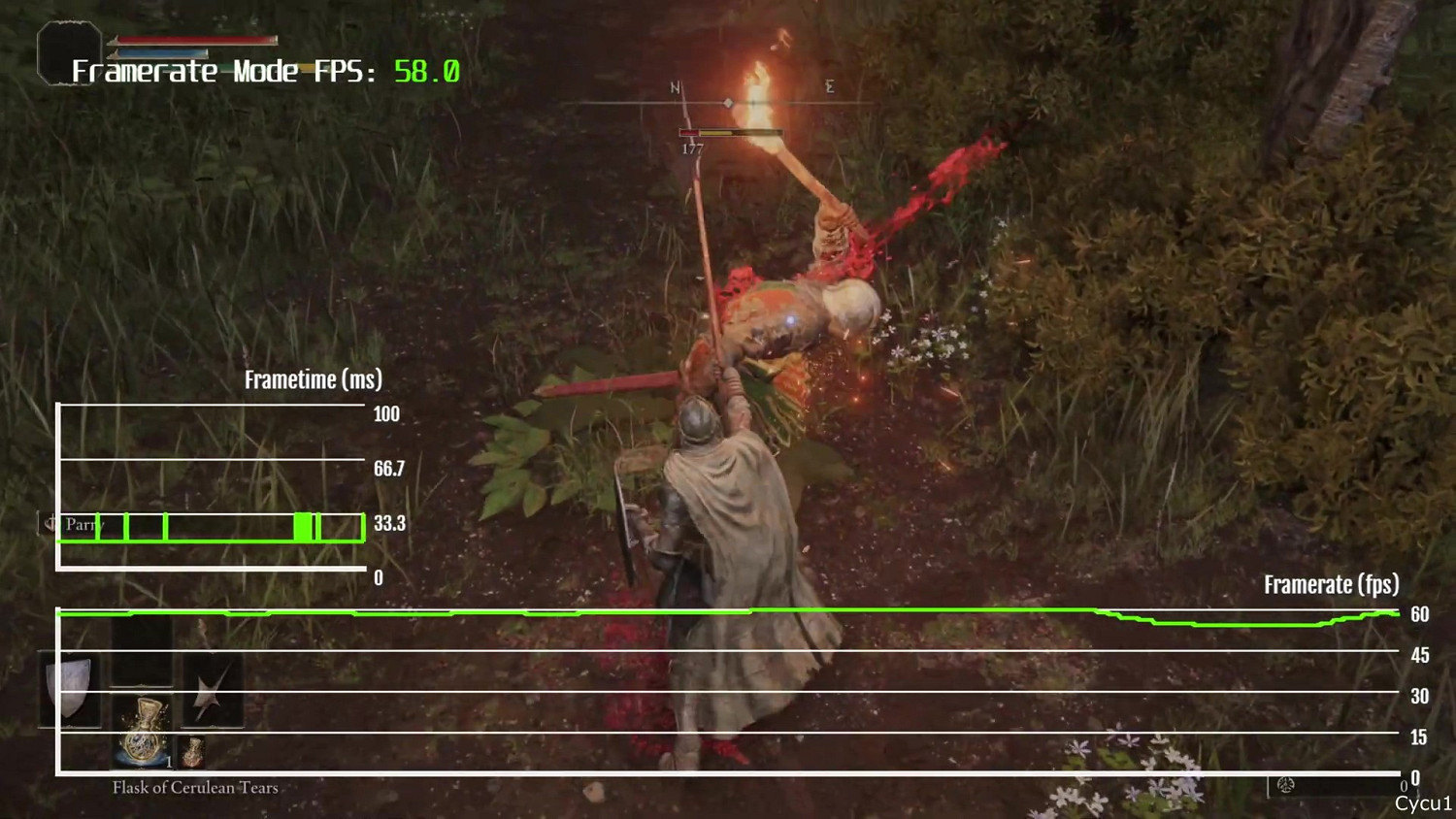Click the rune counter emblem bottom right
Screen dimensions: 1456x819
[x=1288, y=783]
